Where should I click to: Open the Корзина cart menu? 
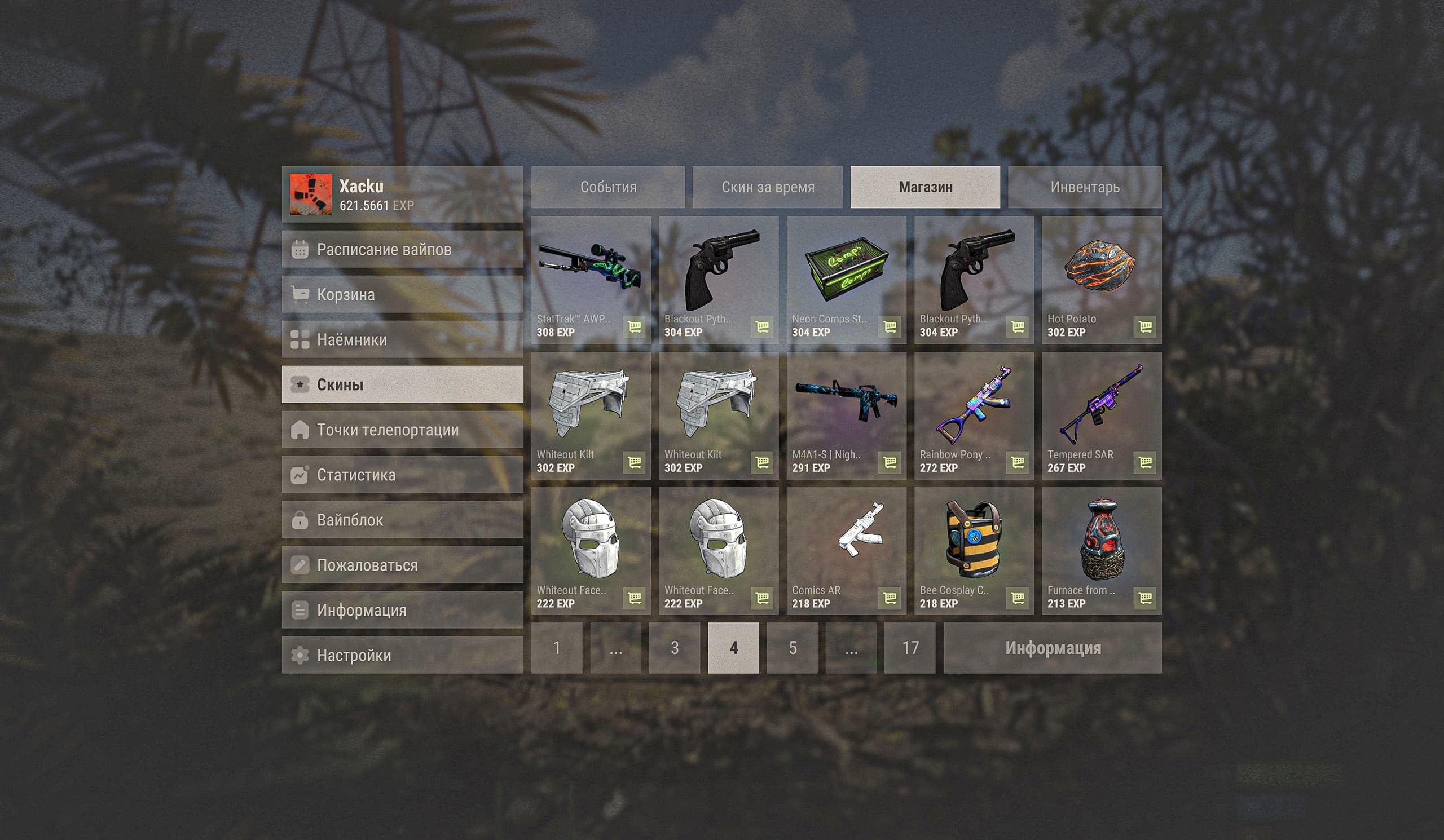point(402,294)
